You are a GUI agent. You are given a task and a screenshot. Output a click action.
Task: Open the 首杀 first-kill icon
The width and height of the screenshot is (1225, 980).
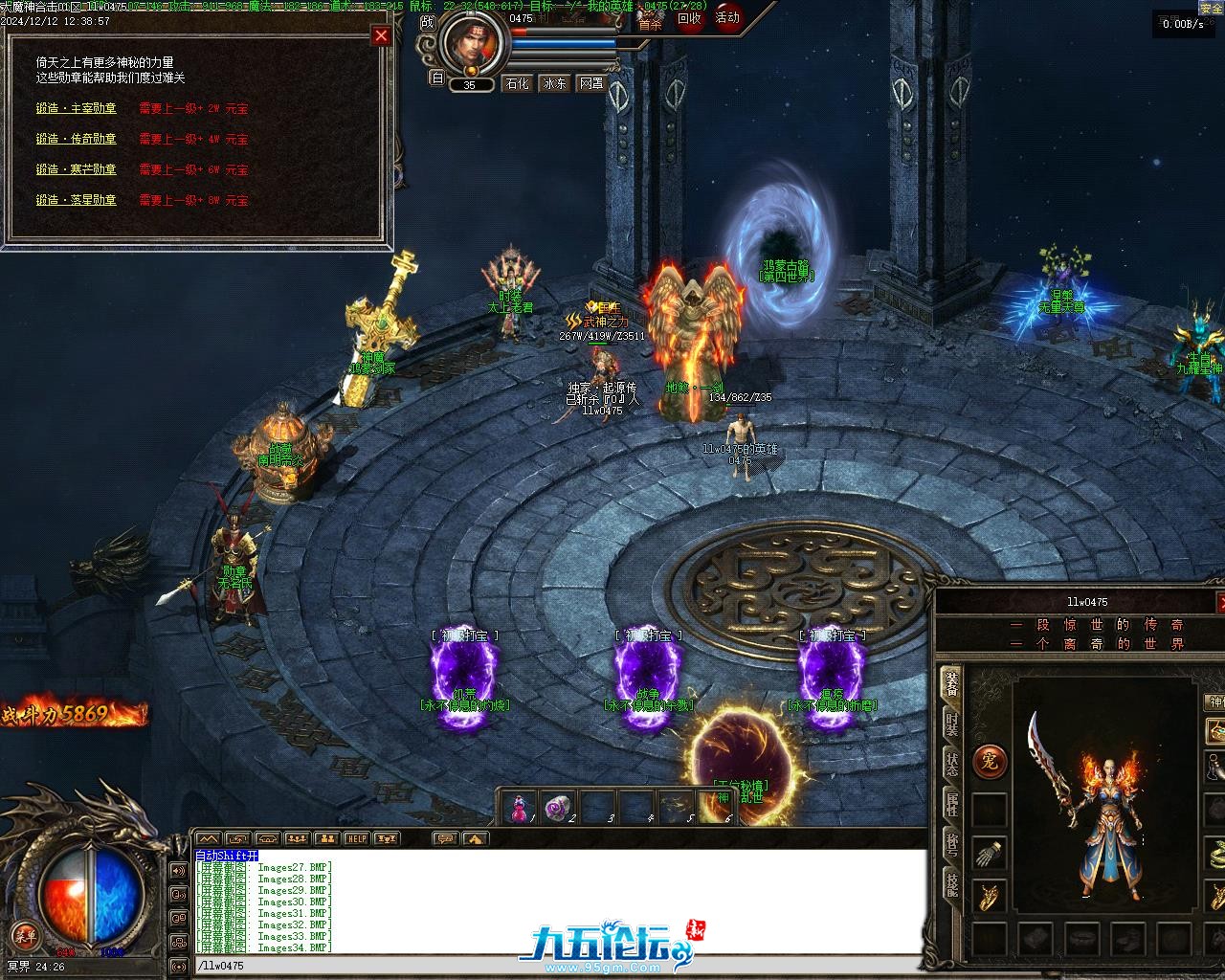[x=651, y=23]
